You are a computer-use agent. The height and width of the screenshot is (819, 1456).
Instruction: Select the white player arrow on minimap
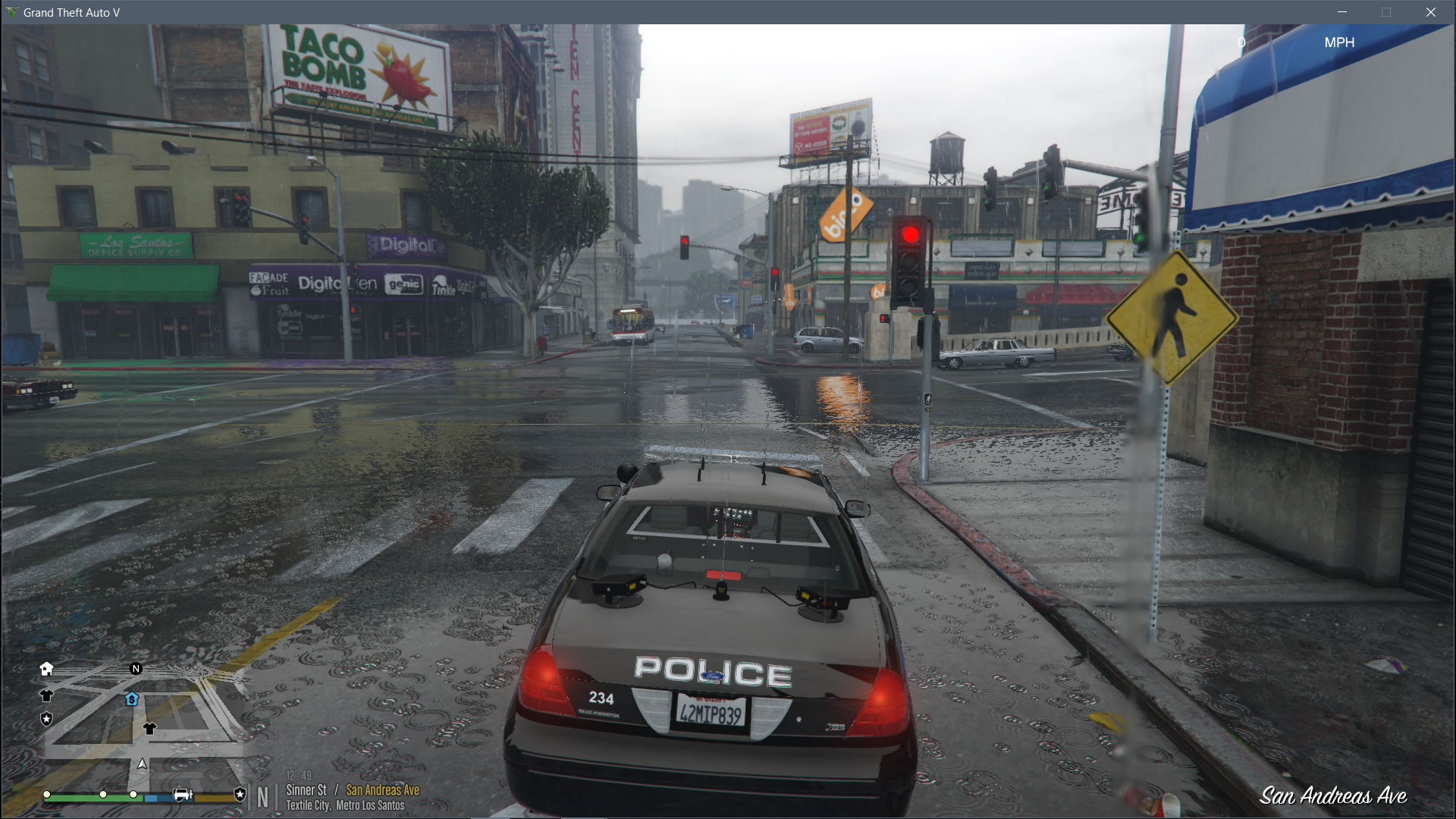(142, 764)
